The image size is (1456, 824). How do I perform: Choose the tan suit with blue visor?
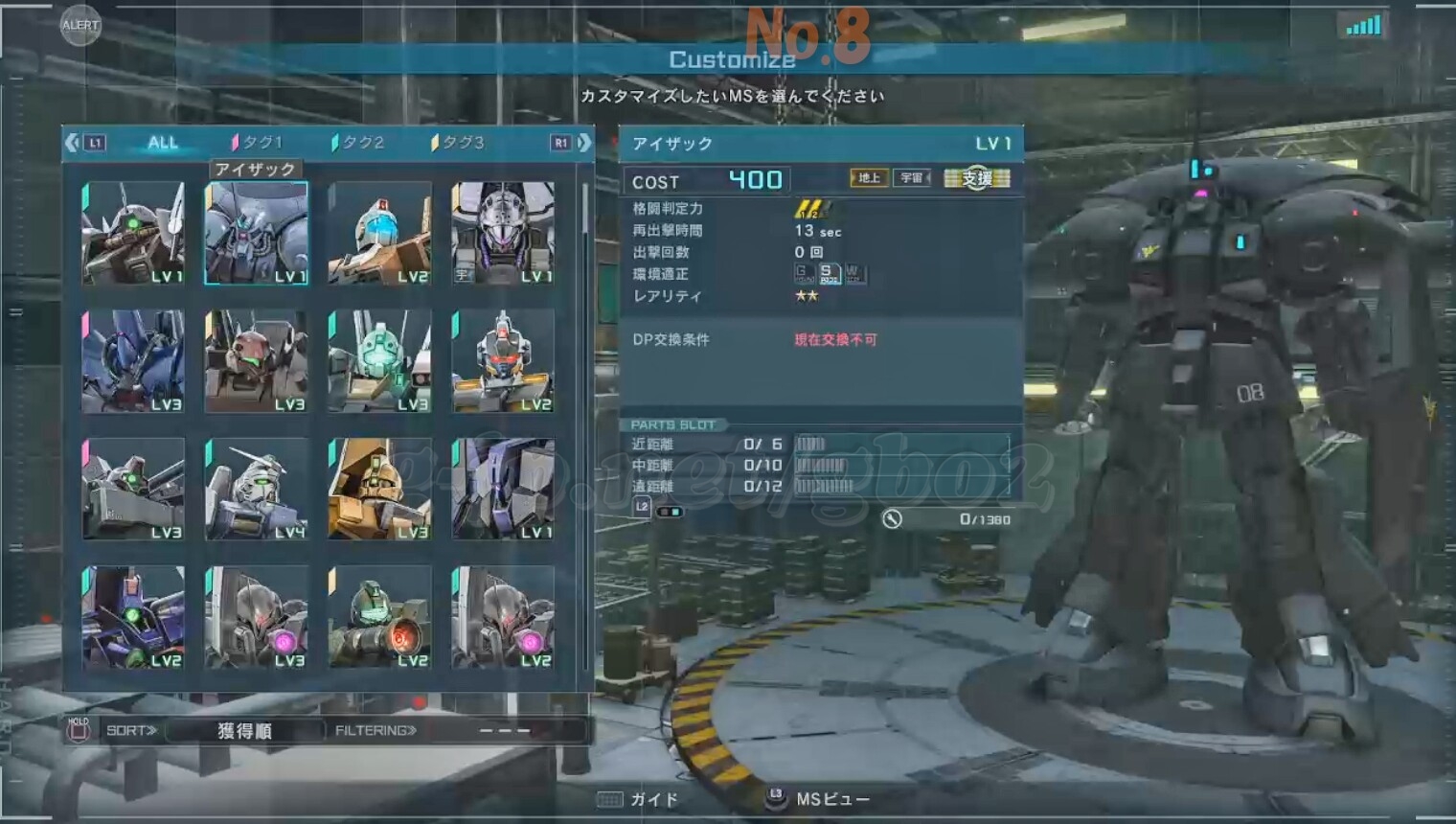coord(379,233)
